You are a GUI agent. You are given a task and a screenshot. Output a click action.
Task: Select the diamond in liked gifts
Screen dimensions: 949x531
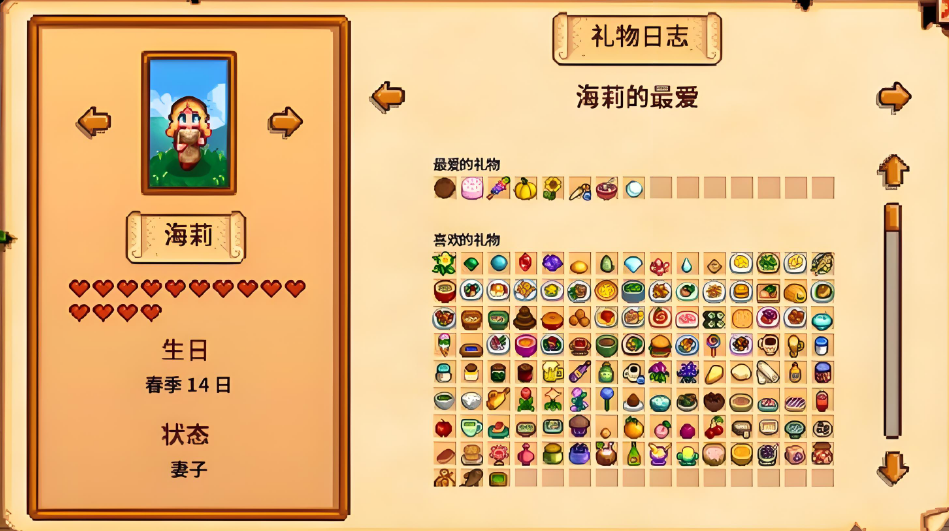(634, 264)
